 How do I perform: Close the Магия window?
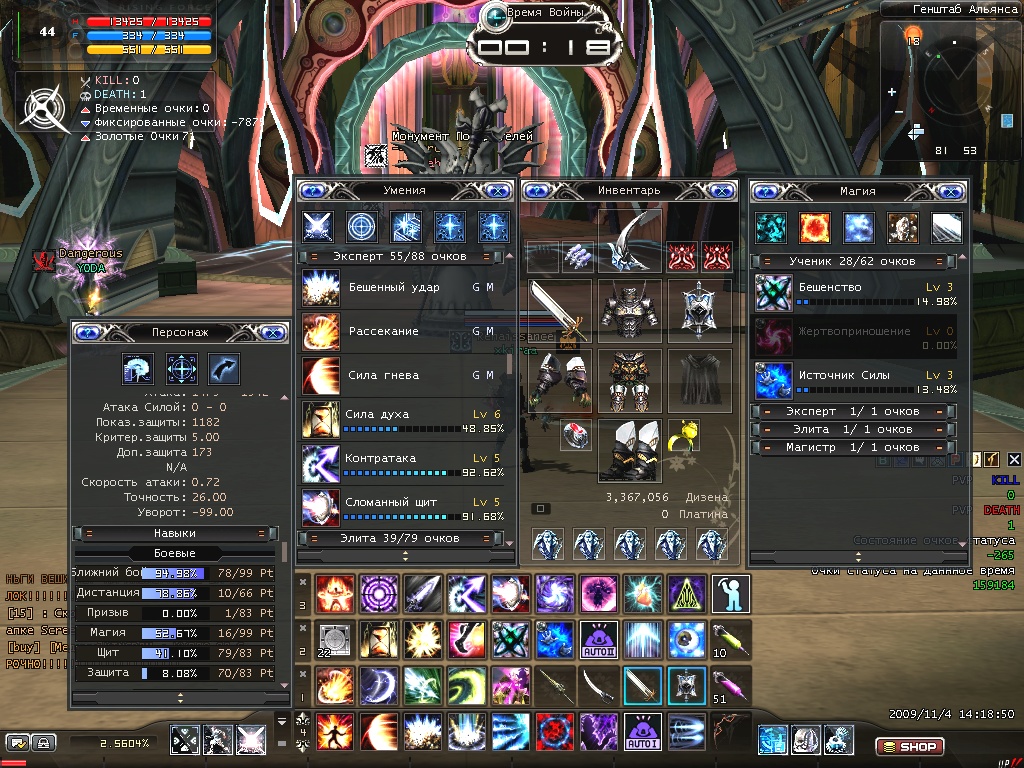[x=951, y=190]
